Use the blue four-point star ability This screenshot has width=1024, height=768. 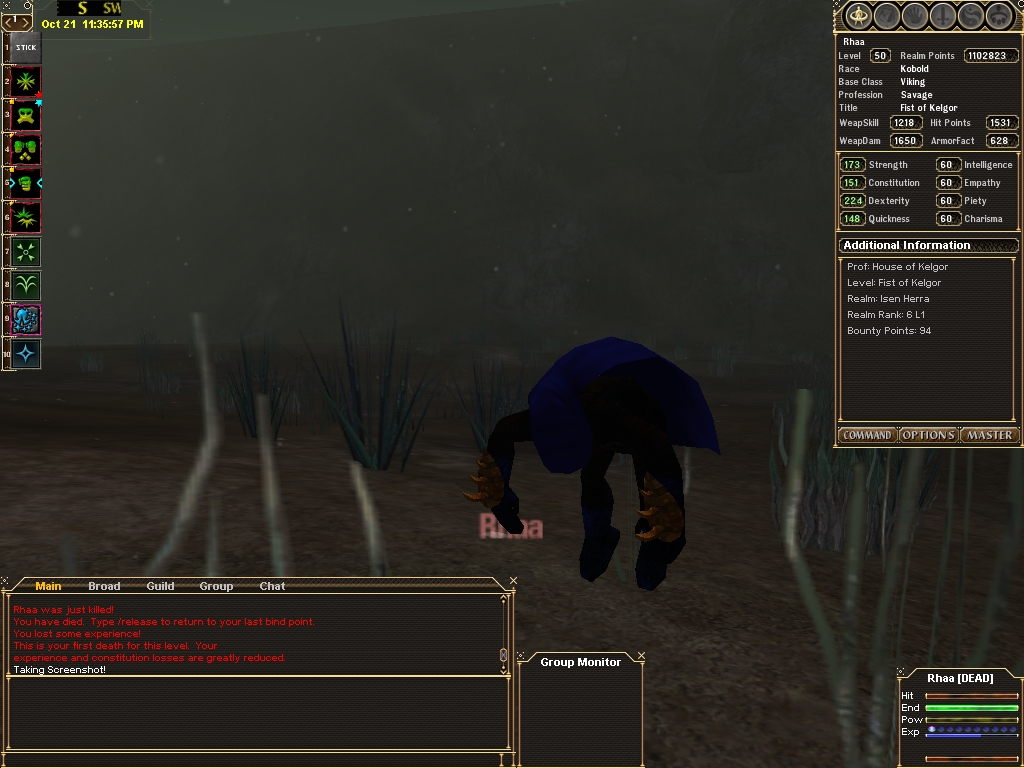26,353
